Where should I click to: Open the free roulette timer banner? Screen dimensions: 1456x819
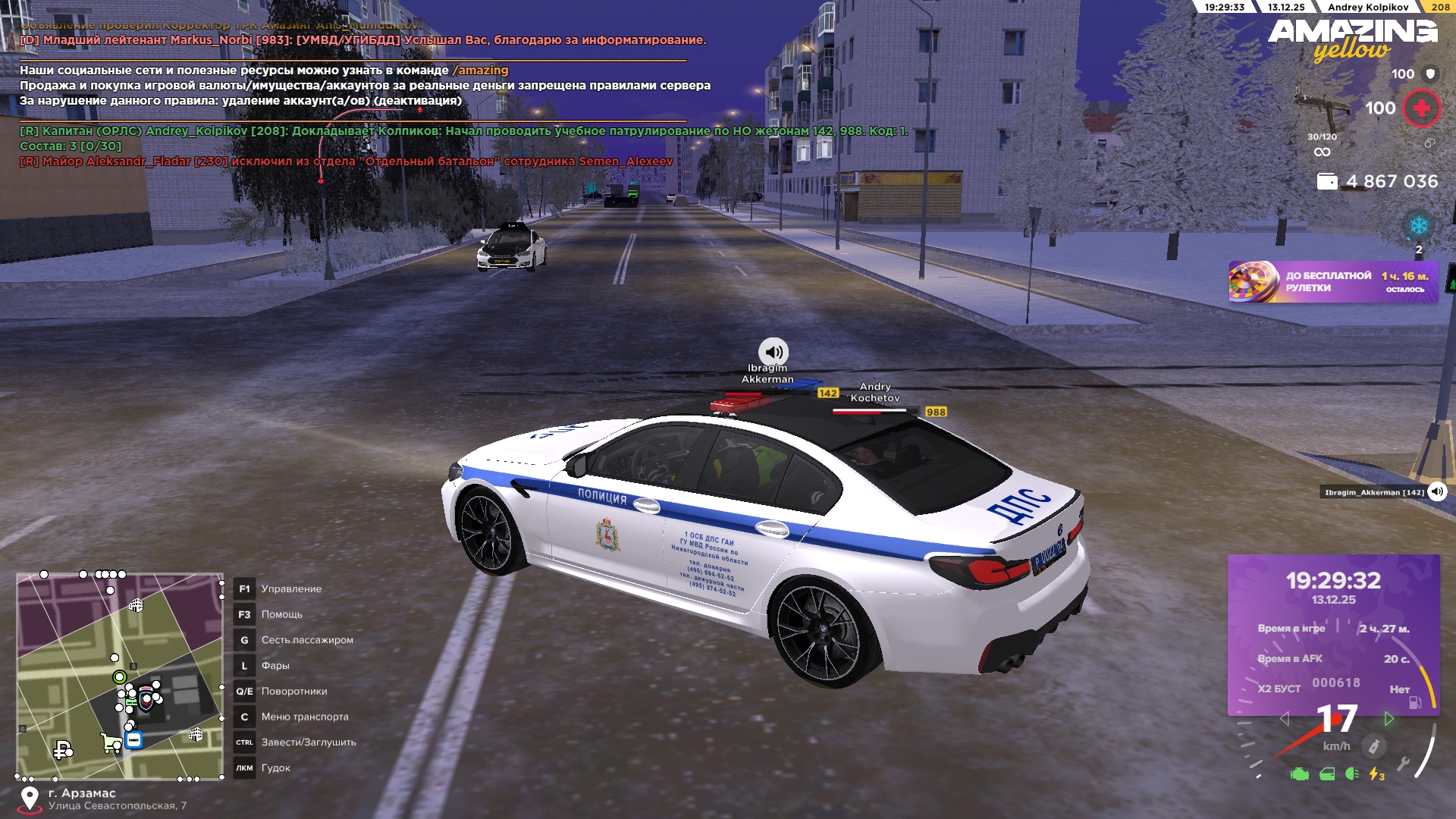1332,282
